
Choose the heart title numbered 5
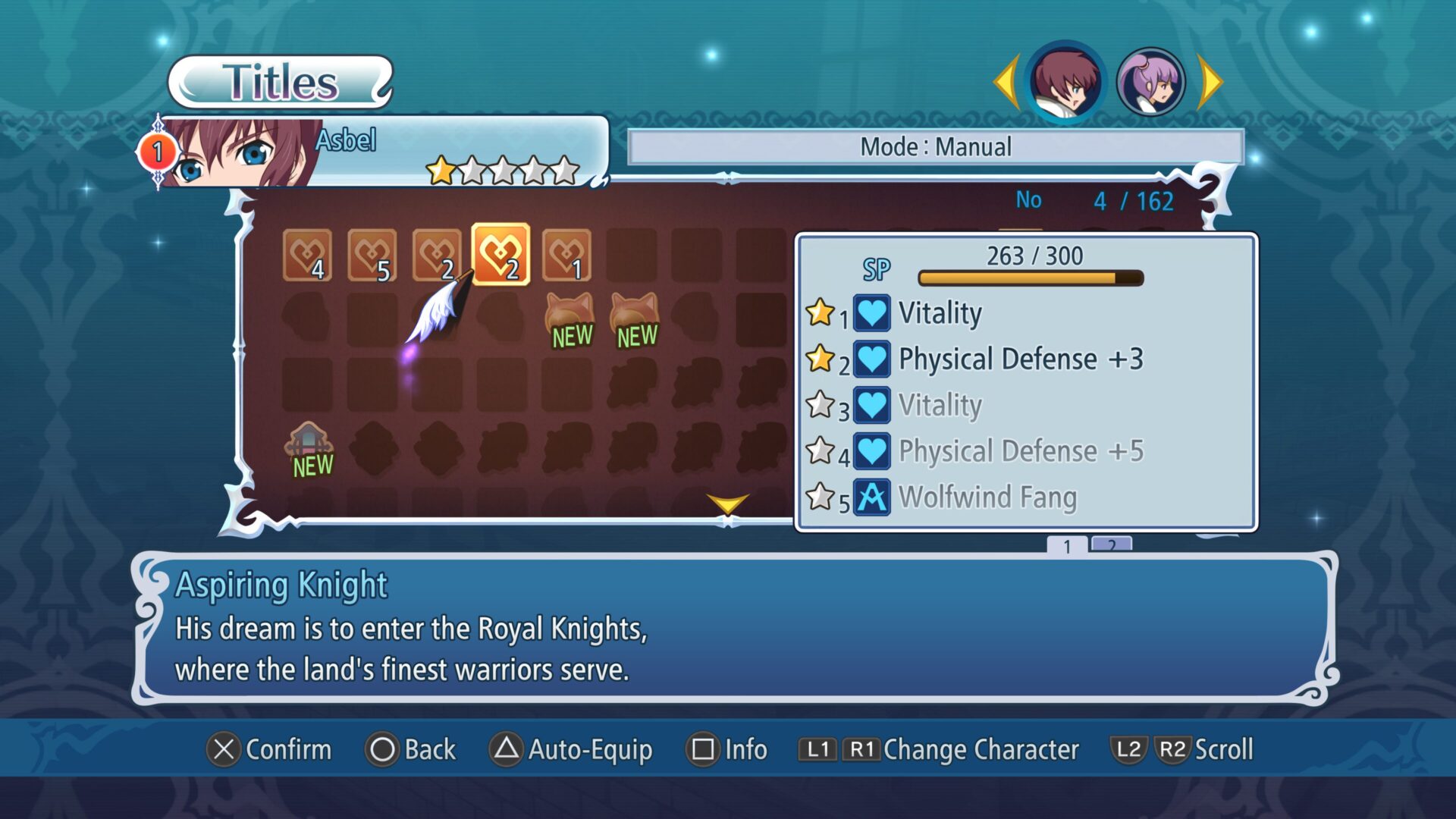[372, 255]
